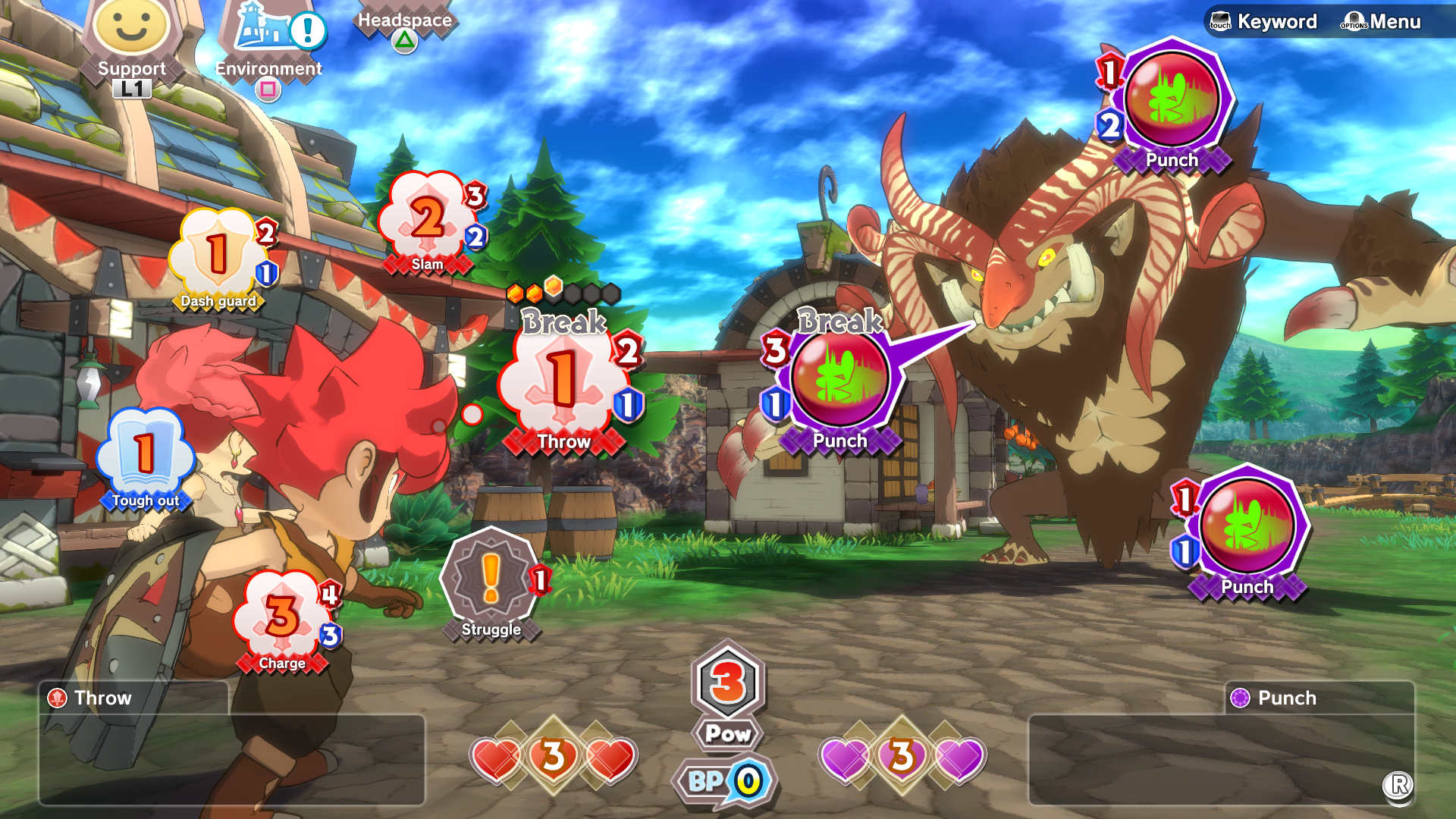This screenshot has width=1456, height=819.
Task: Open the Headspace view
Action: (x=404, y=23)
